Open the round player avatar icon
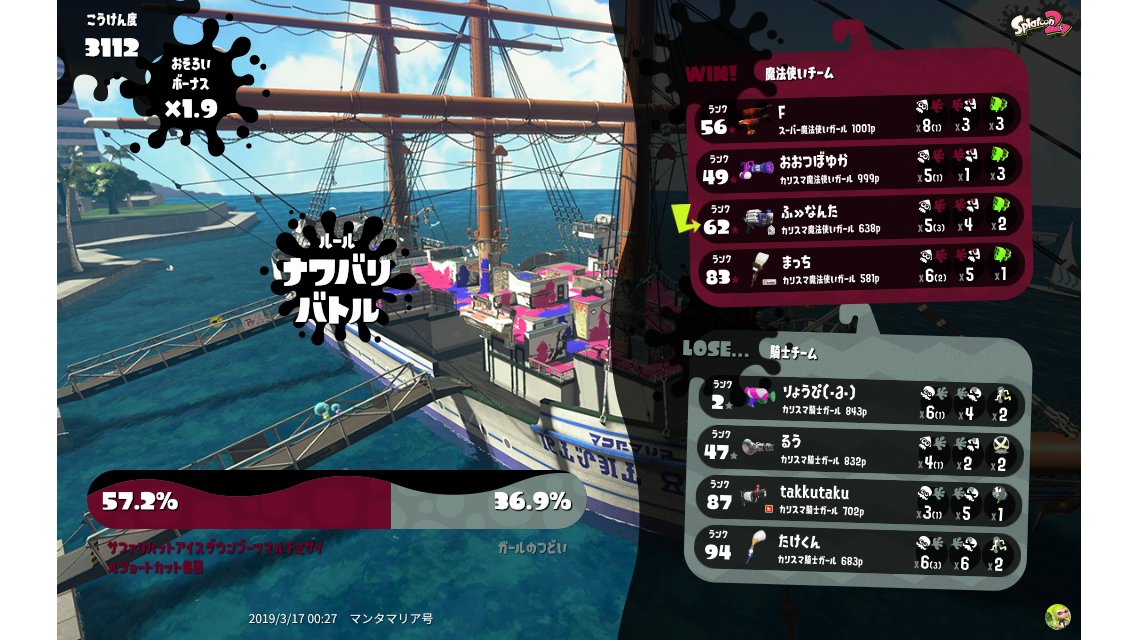The height and width of the screenshot is (640, 1138). [x=1057, y=616]
